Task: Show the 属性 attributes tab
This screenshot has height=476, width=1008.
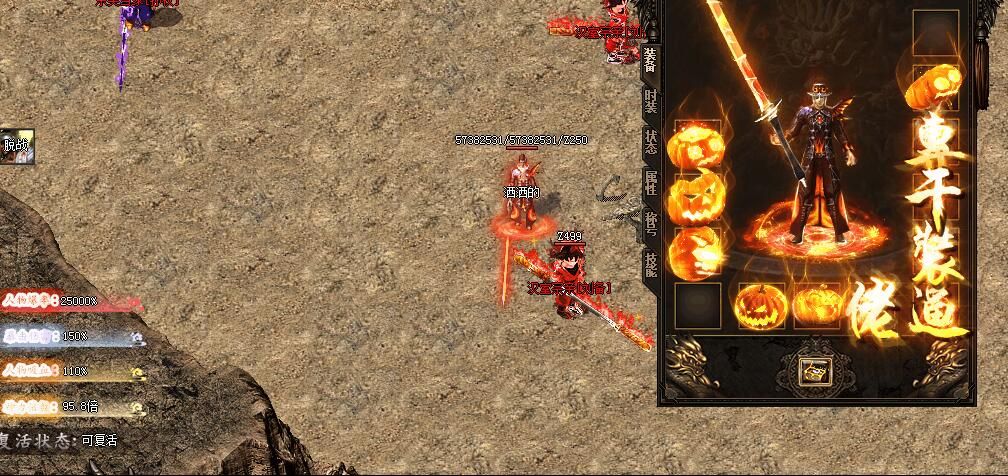Action: (650, 183)
